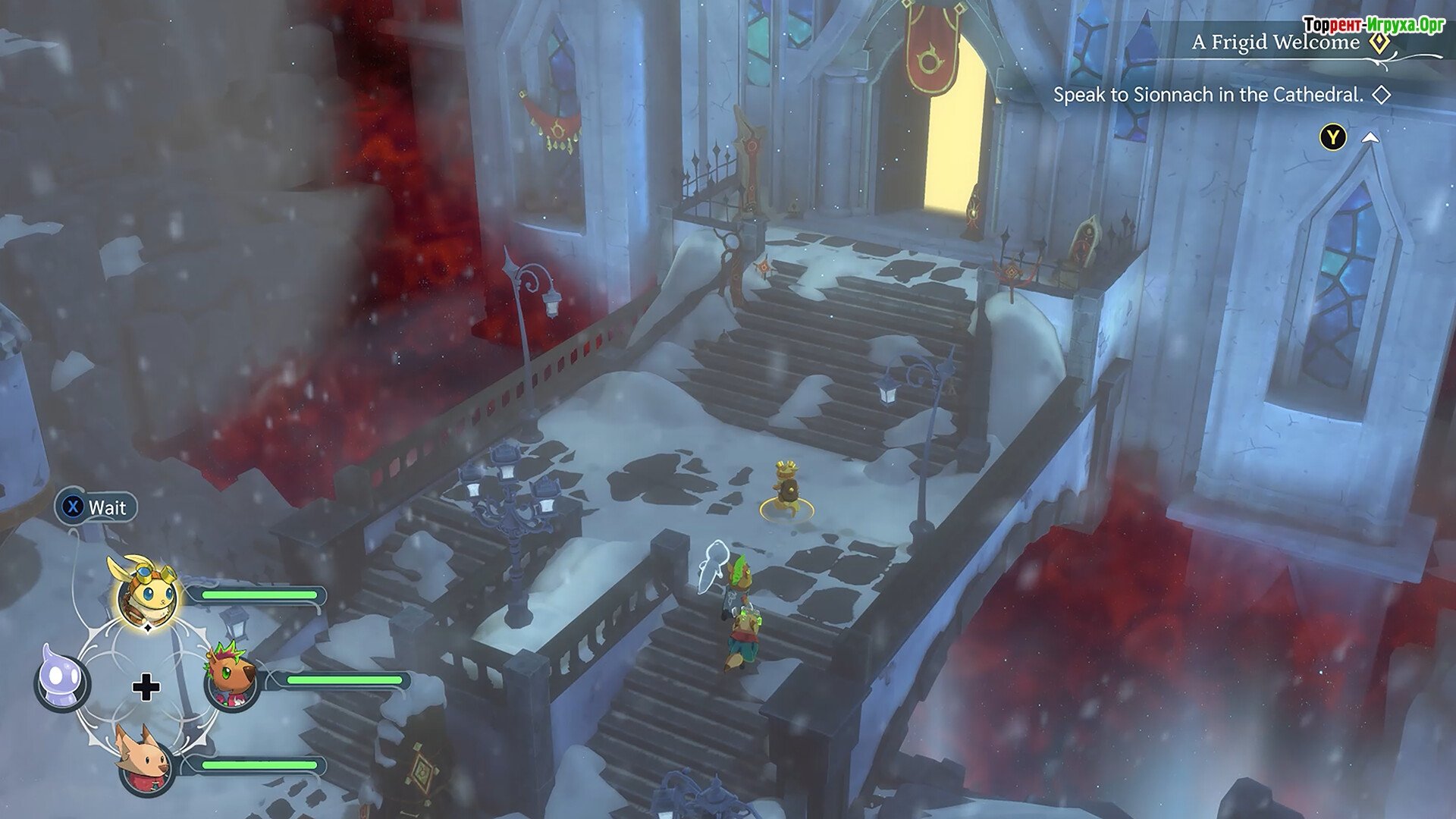Click the plus cross in the party wheel

click(x=146, y=688)
